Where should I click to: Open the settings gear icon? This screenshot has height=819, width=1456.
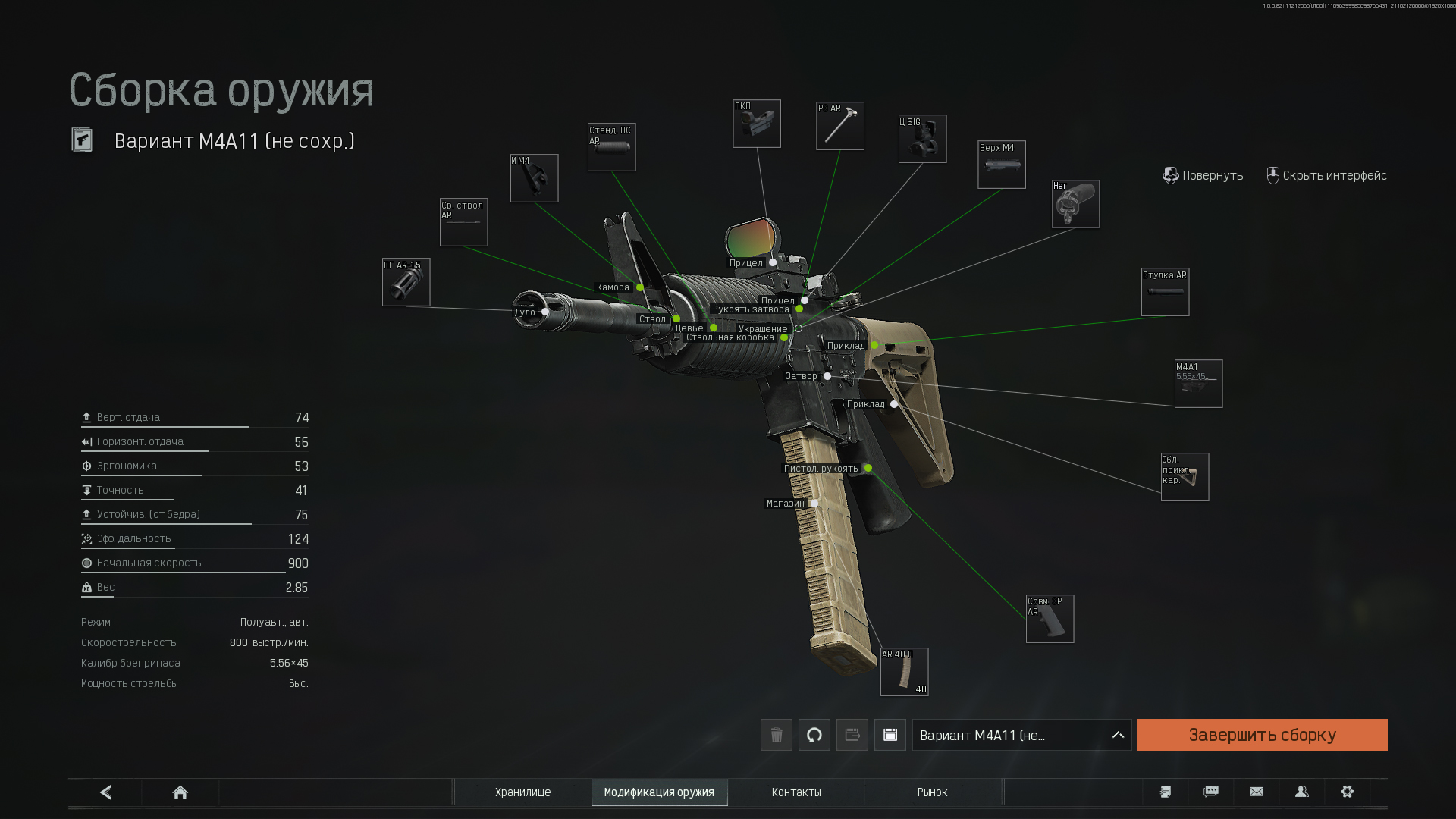click(1347, 792)
